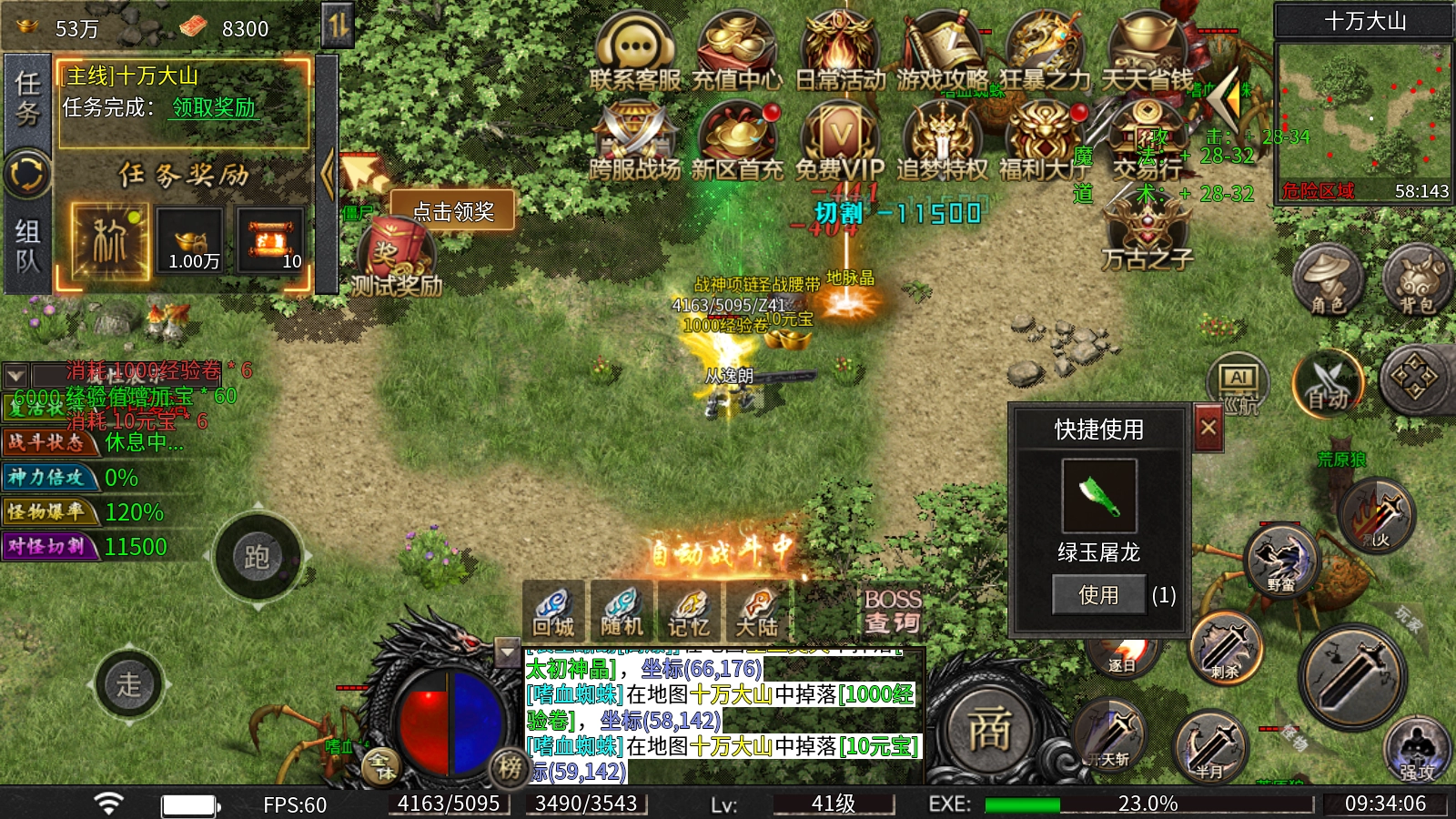Use the 回城 return-to-town scroll
The image size is (1456, 819).
pyautogui.click(x=553, y=612)
